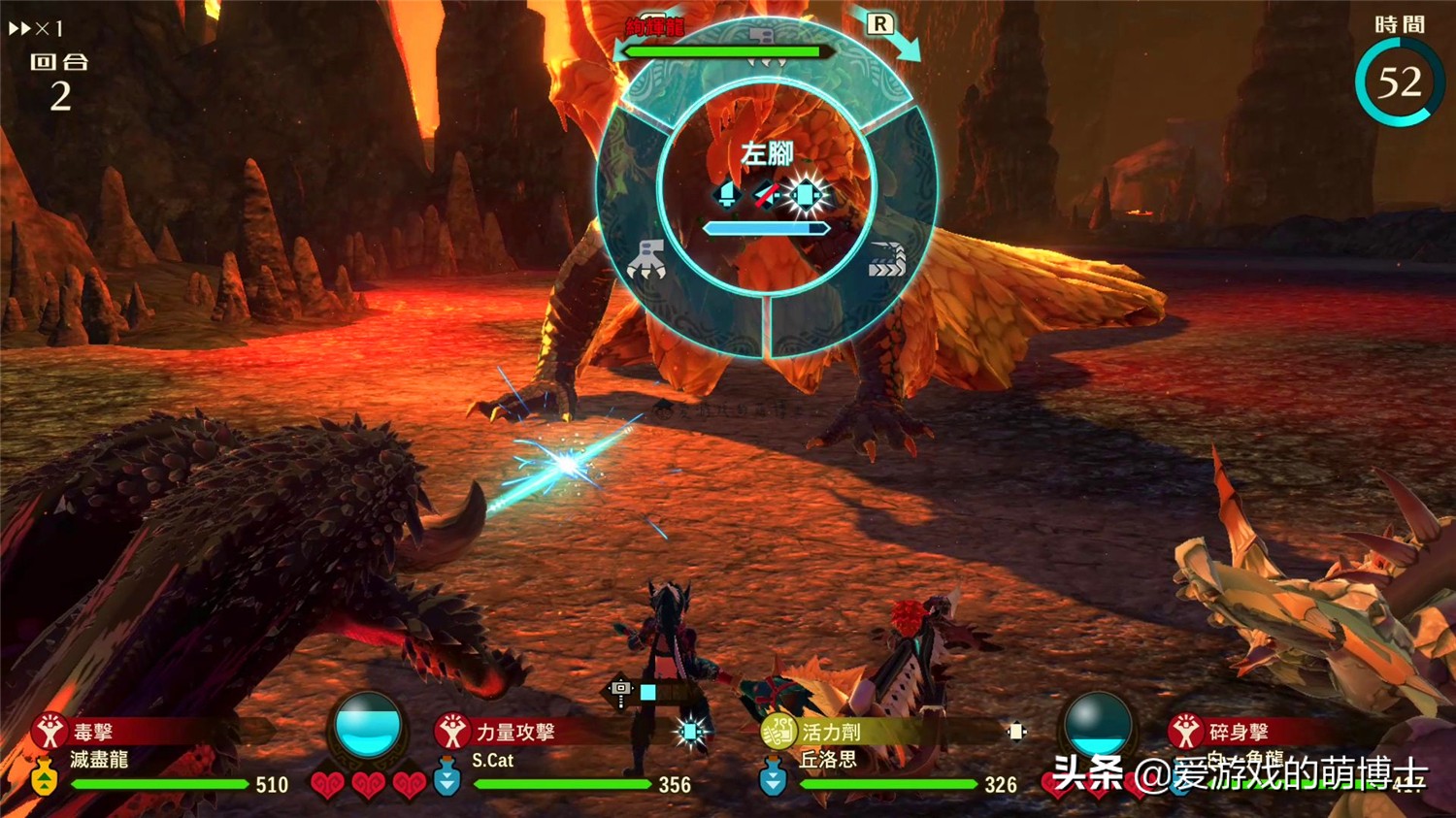Screen dimensions: 1456x818
Task: Select S.Cat's 力量攻擊 action
Action: click(x=514, y=732)
